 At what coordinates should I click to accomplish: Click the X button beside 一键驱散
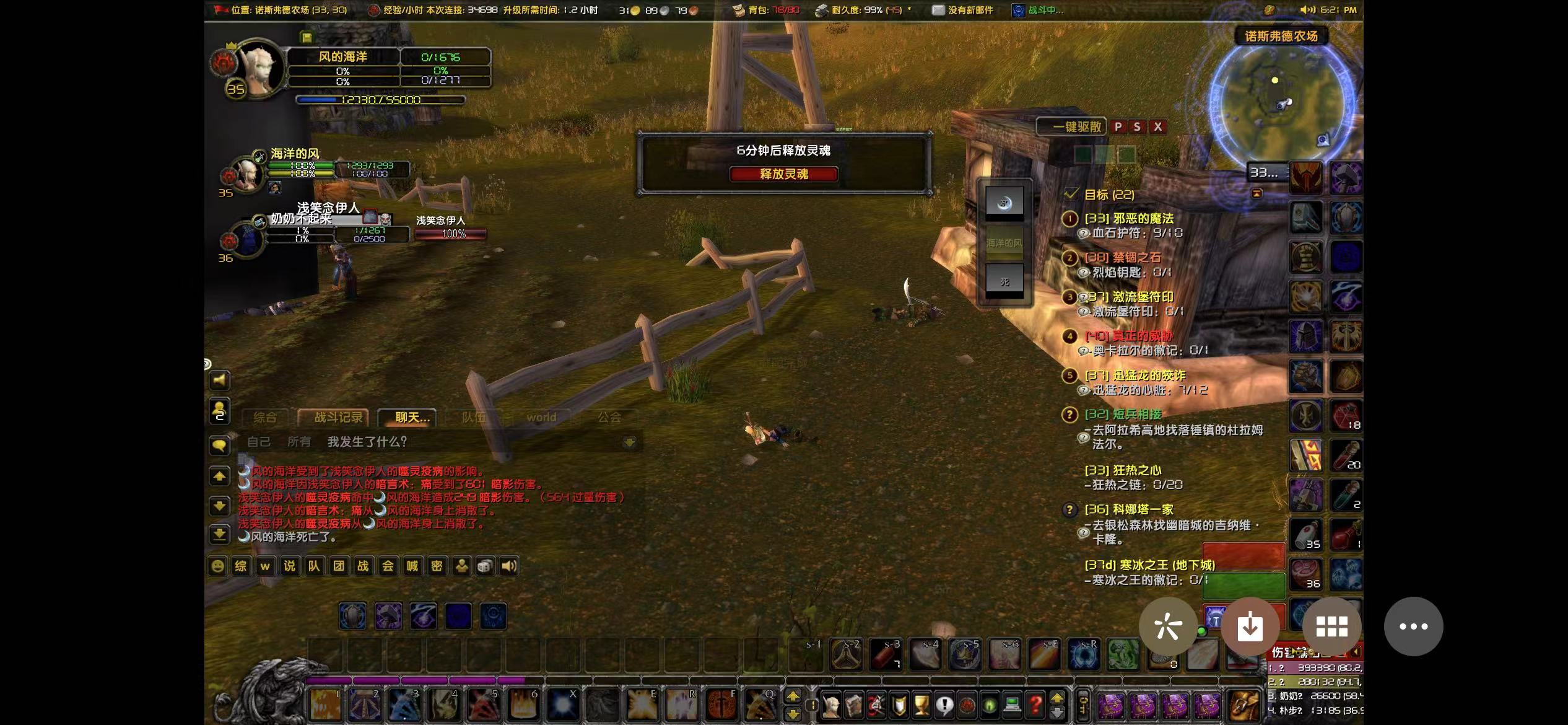tap(1157, 127)
